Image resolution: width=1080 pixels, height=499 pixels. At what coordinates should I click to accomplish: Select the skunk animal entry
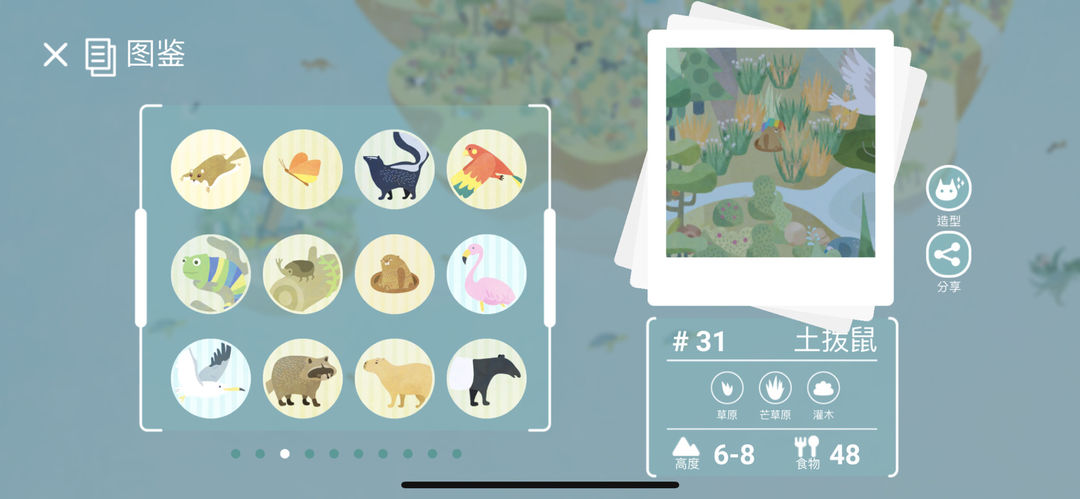(395, 169)
